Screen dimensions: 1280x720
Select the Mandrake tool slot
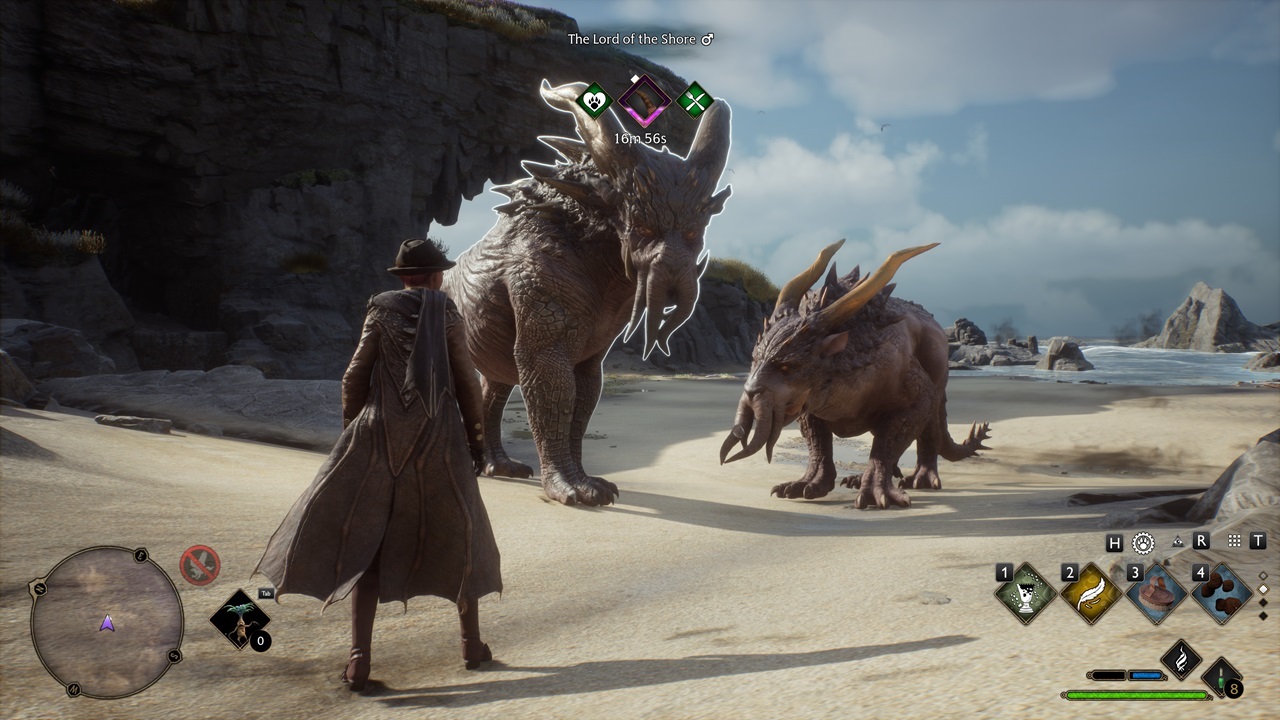(x=240, y=620)
